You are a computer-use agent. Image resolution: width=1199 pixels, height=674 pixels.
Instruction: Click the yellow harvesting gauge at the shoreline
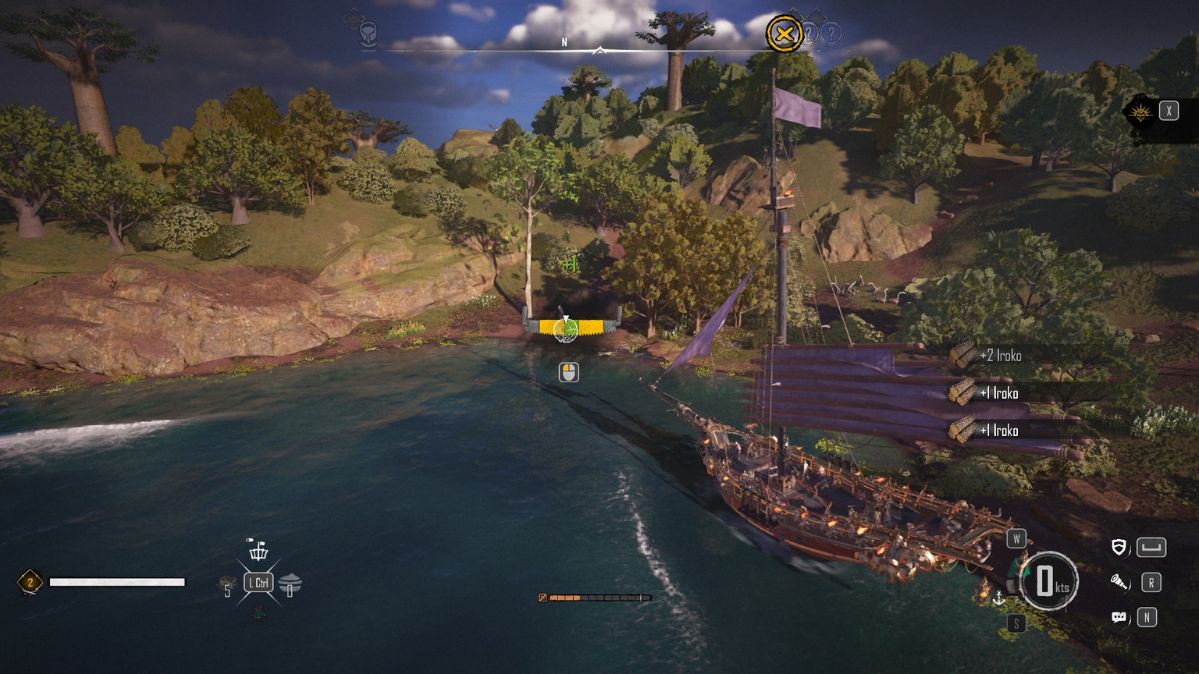(x=567, y=326)
